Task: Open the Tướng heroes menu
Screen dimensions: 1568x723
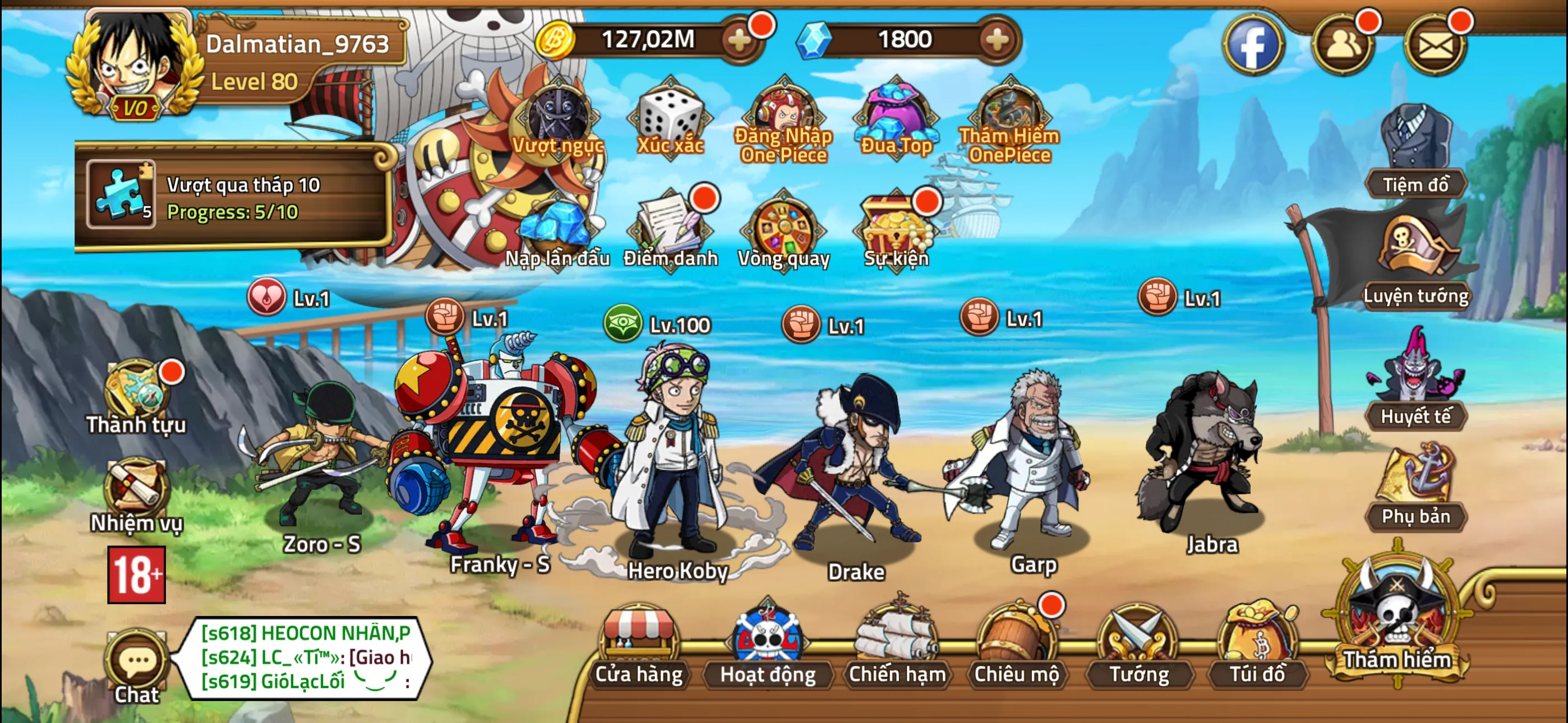Action: coord(1138,646)
